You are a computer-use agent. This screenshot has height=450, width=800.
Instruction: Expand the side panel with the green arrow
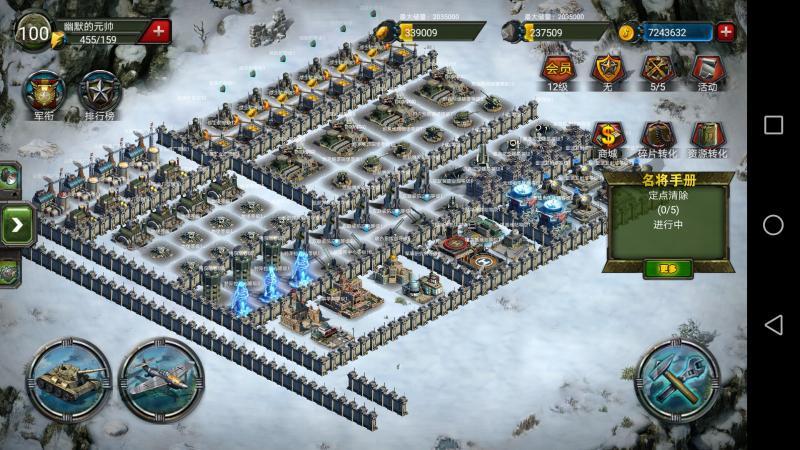[17, 225]
